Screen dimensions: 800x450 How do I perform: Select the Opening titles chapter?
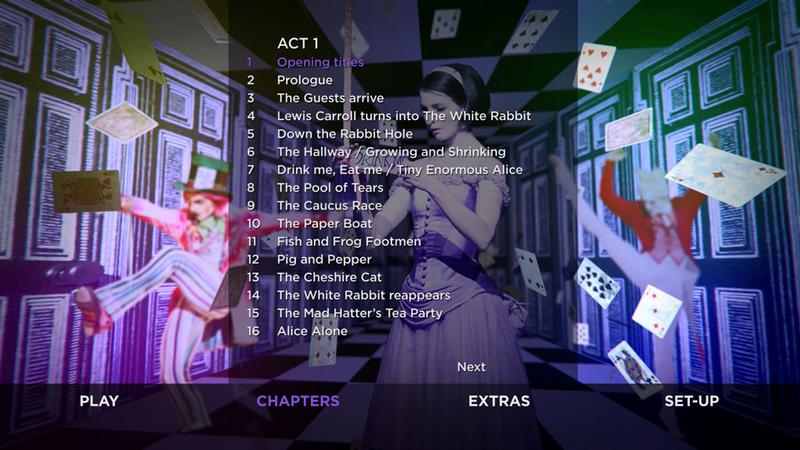click(x=320, y=62)
